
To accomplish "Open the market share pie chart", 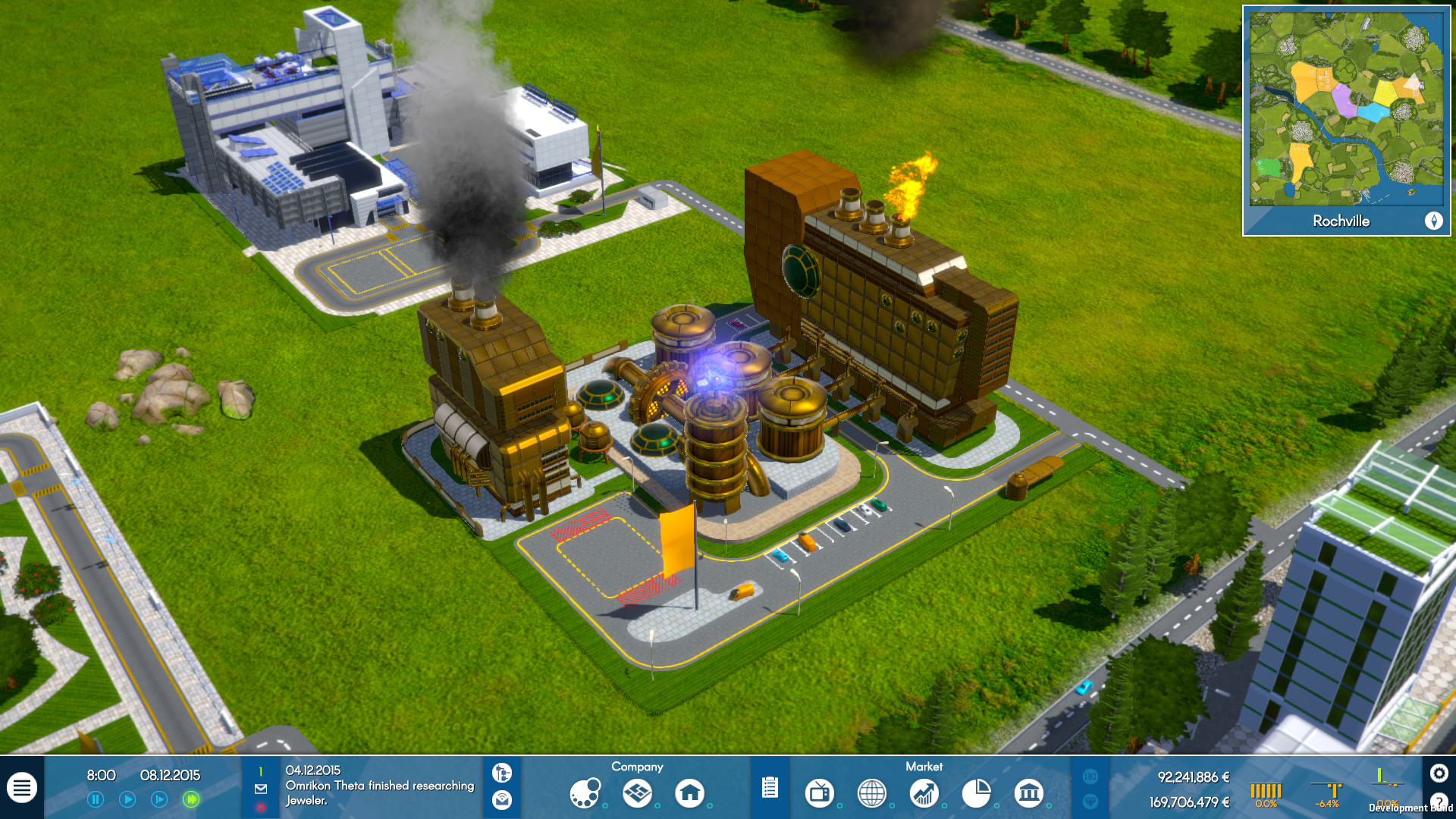I will click(977, 793).
